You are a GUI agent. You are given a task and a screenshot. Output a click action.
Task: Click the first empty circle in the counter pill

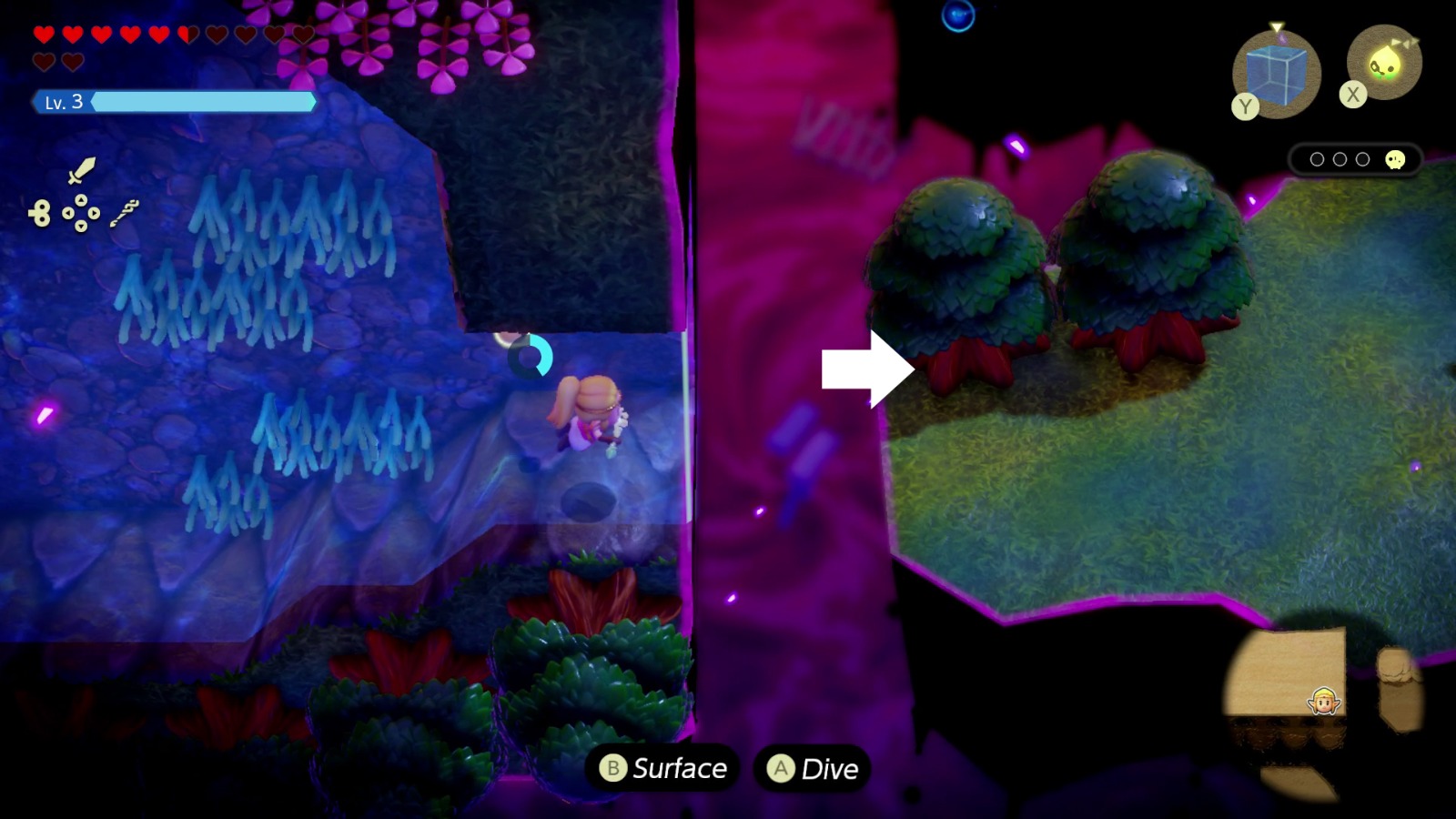click(1318, 159)
